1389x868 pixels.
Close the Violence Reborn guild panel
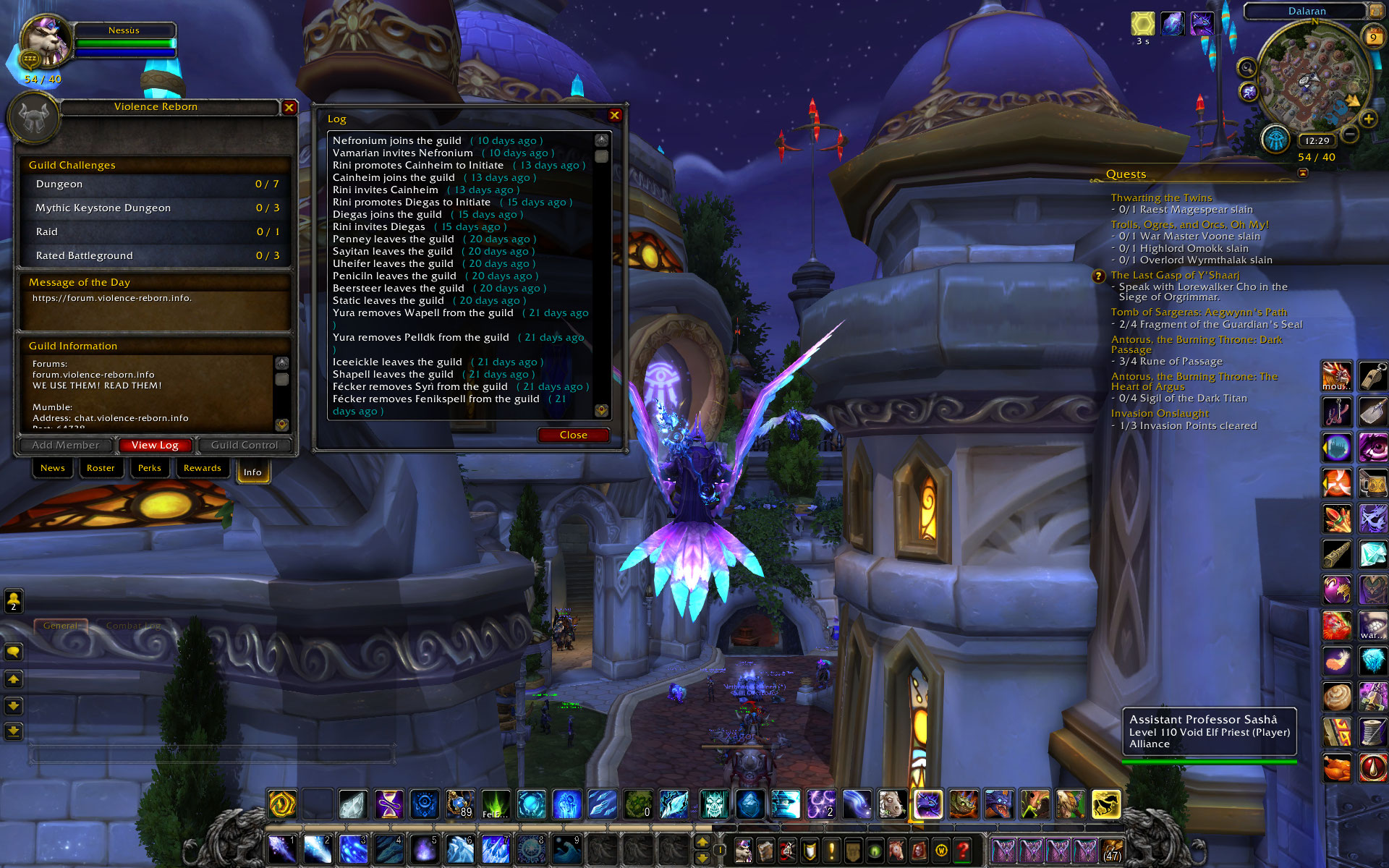pos(289,107)
